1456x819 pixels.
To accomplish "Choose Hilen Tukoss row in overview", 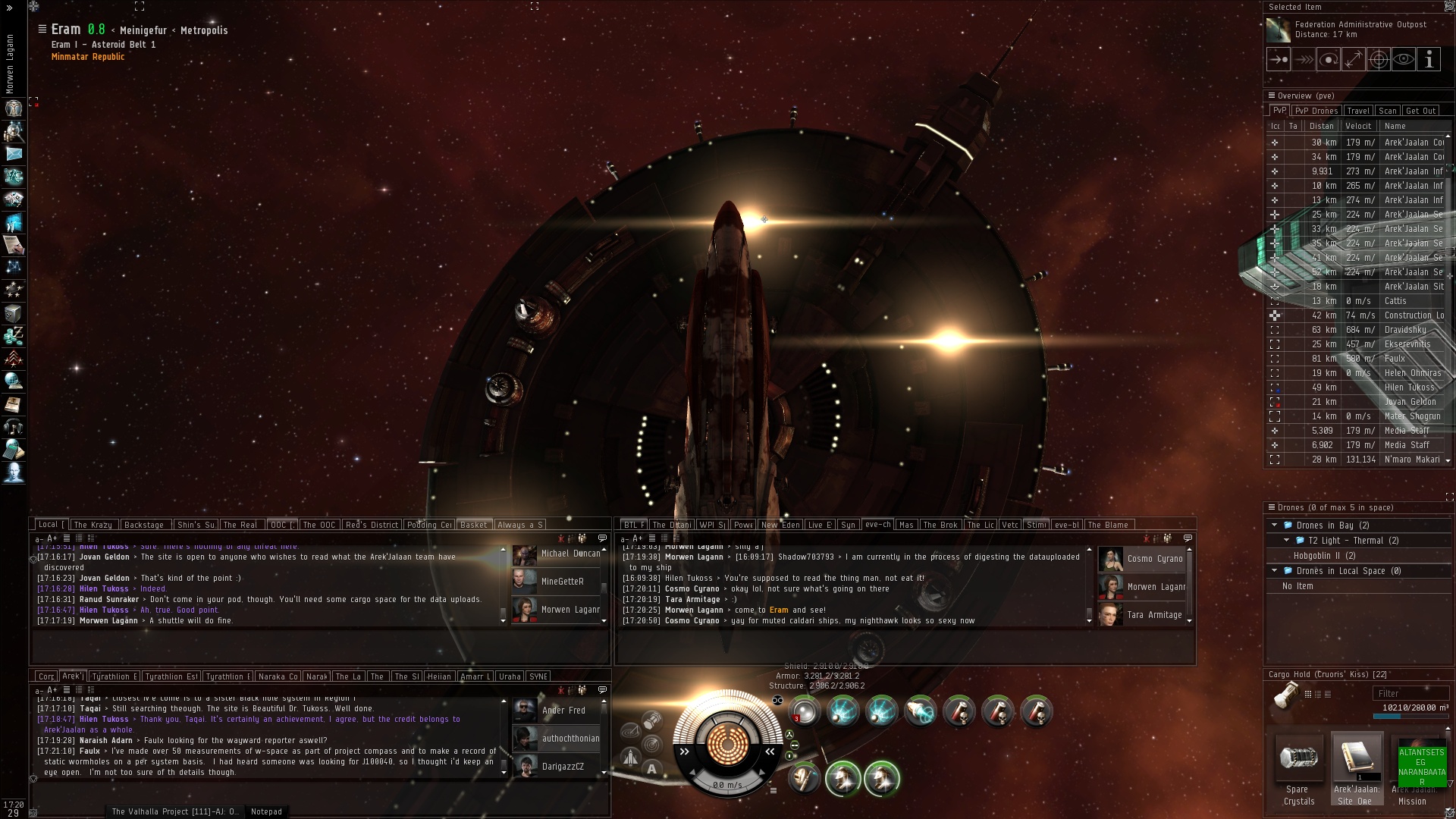I will coord(1409,388).
